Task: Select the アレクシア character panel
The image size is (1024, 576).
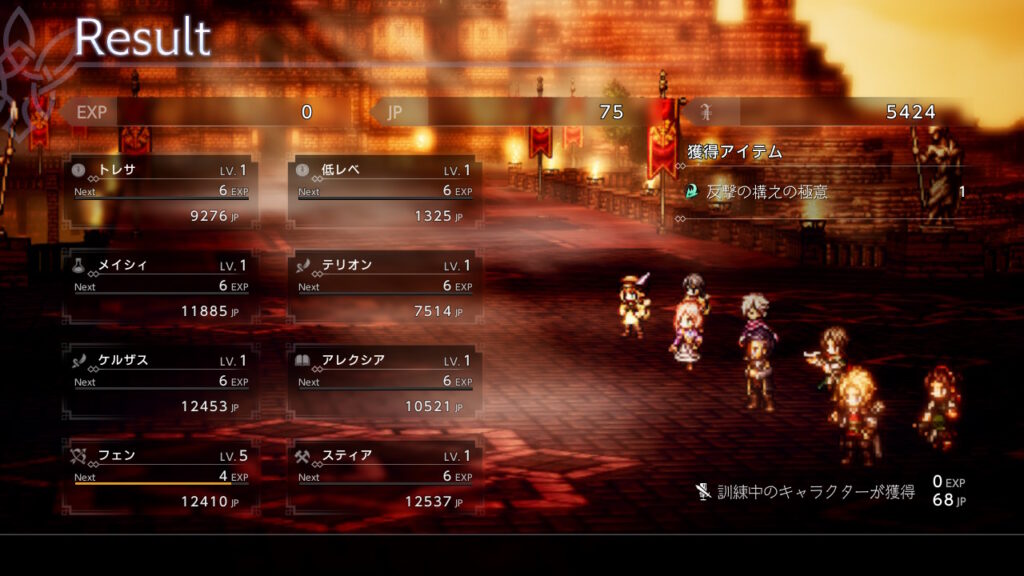Action: (x=385, y=381)
